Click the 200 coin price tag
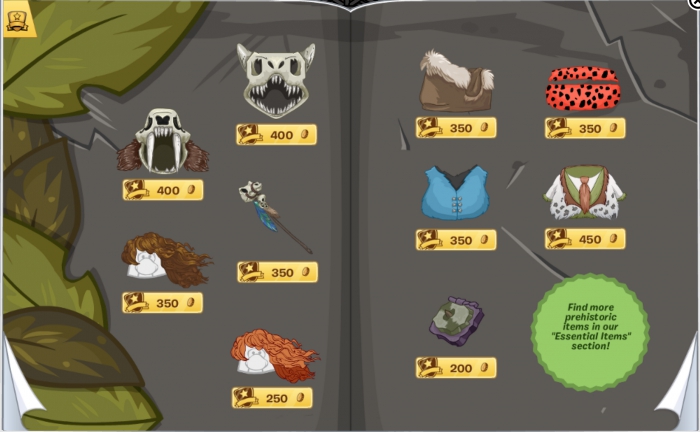 tap(456, 368)
